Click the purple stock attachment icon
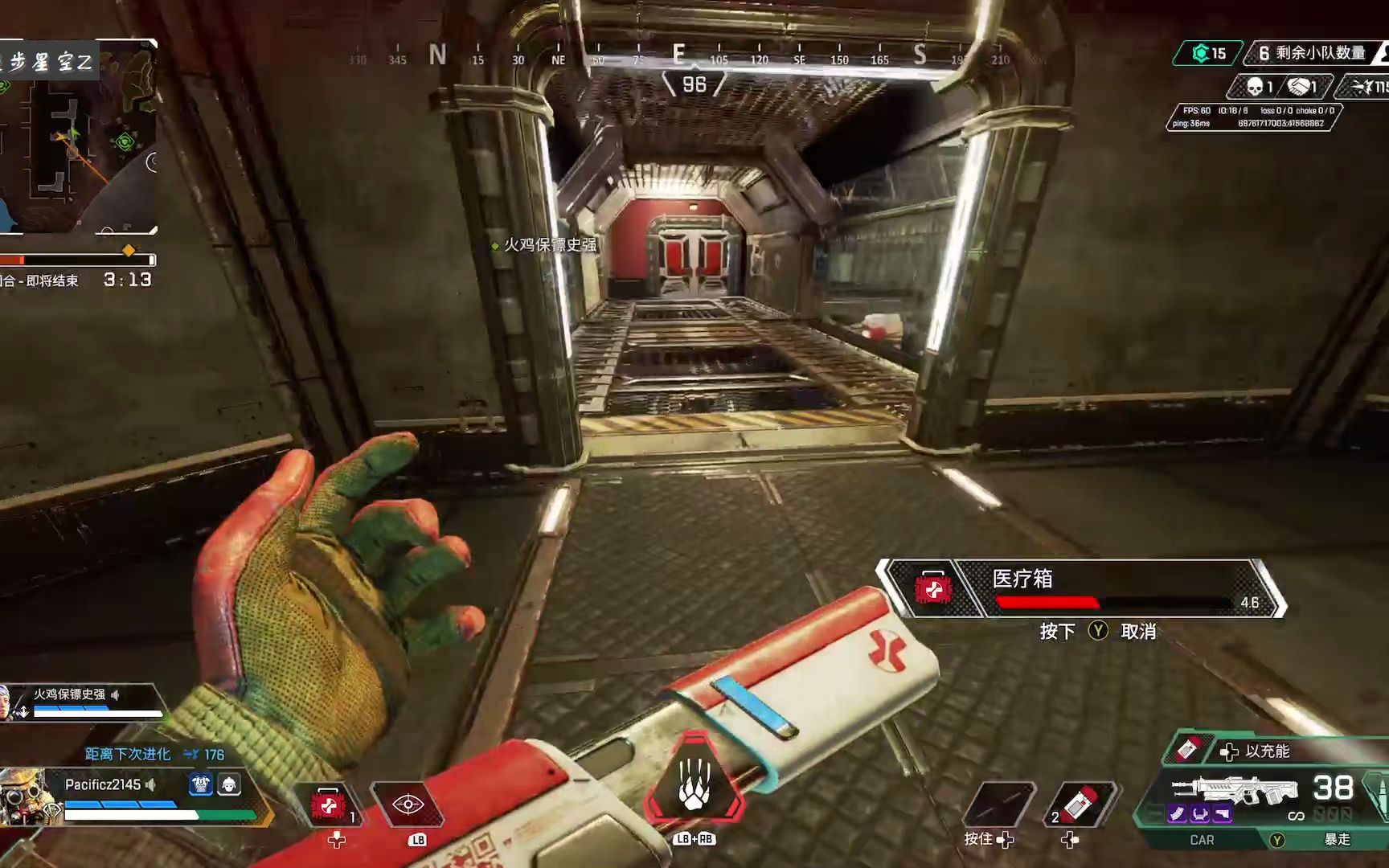This screenshot has width=1389, height=868. 1223,814
